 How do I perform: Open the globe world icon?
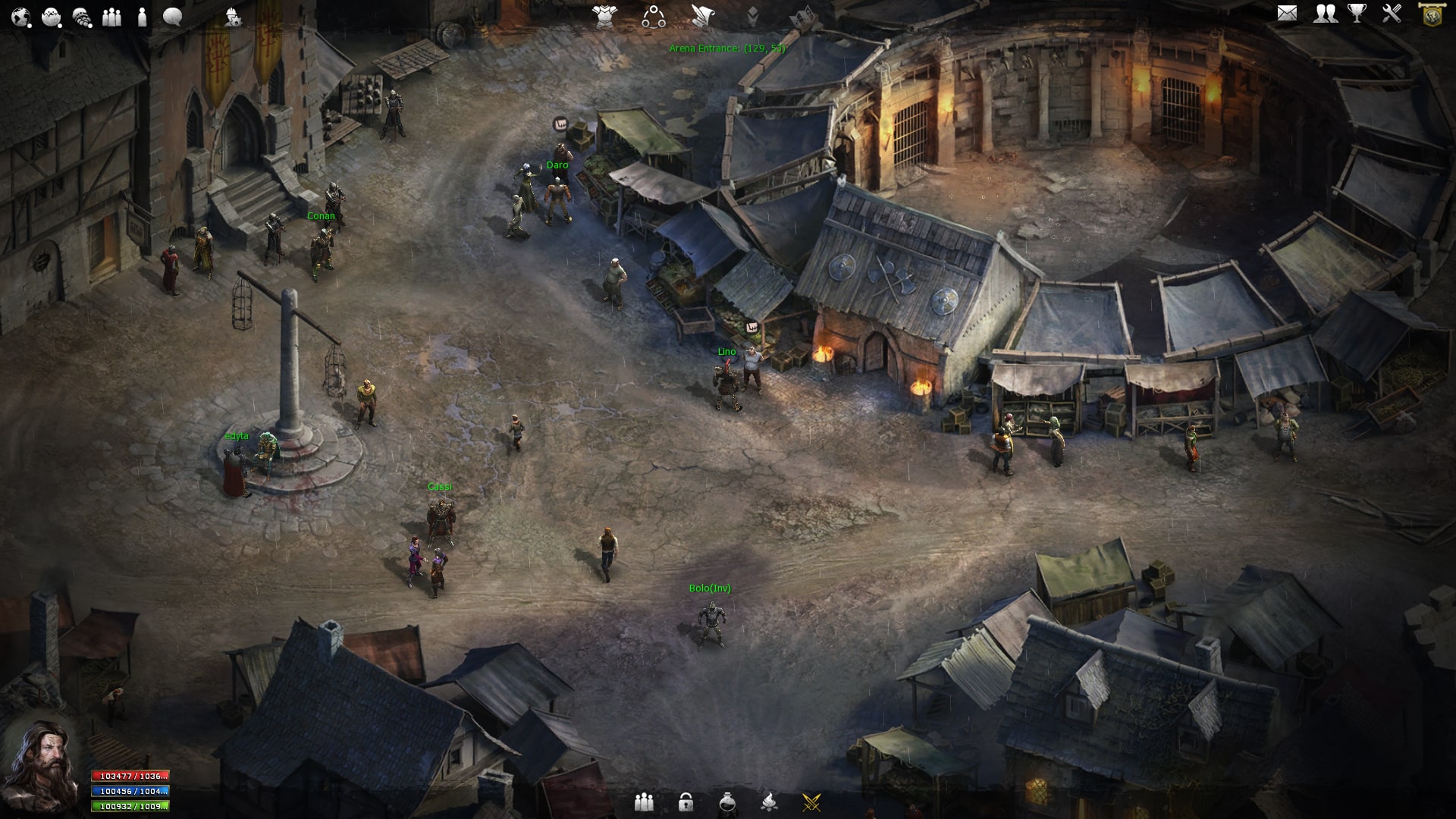tap(20, 17)
